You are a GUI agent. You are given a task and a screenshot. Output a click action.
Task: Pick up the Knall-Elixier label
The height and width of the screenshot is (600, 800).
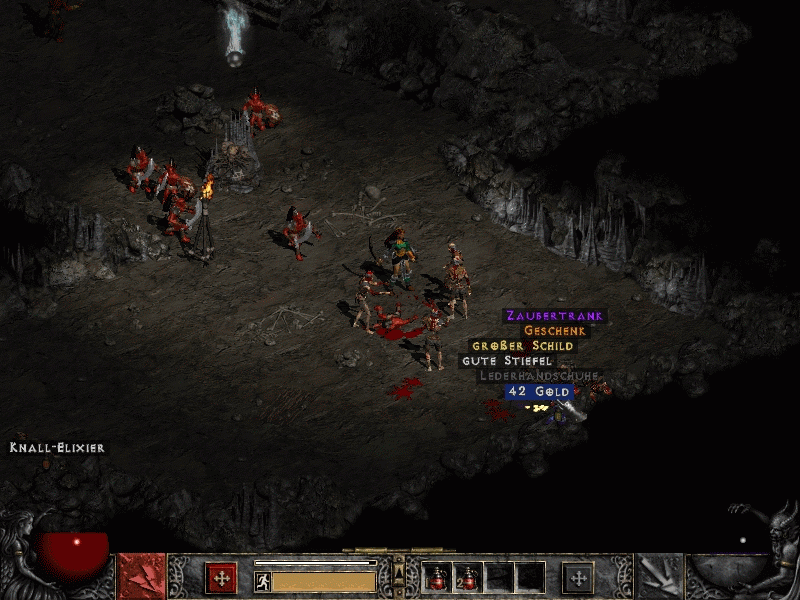57,448
